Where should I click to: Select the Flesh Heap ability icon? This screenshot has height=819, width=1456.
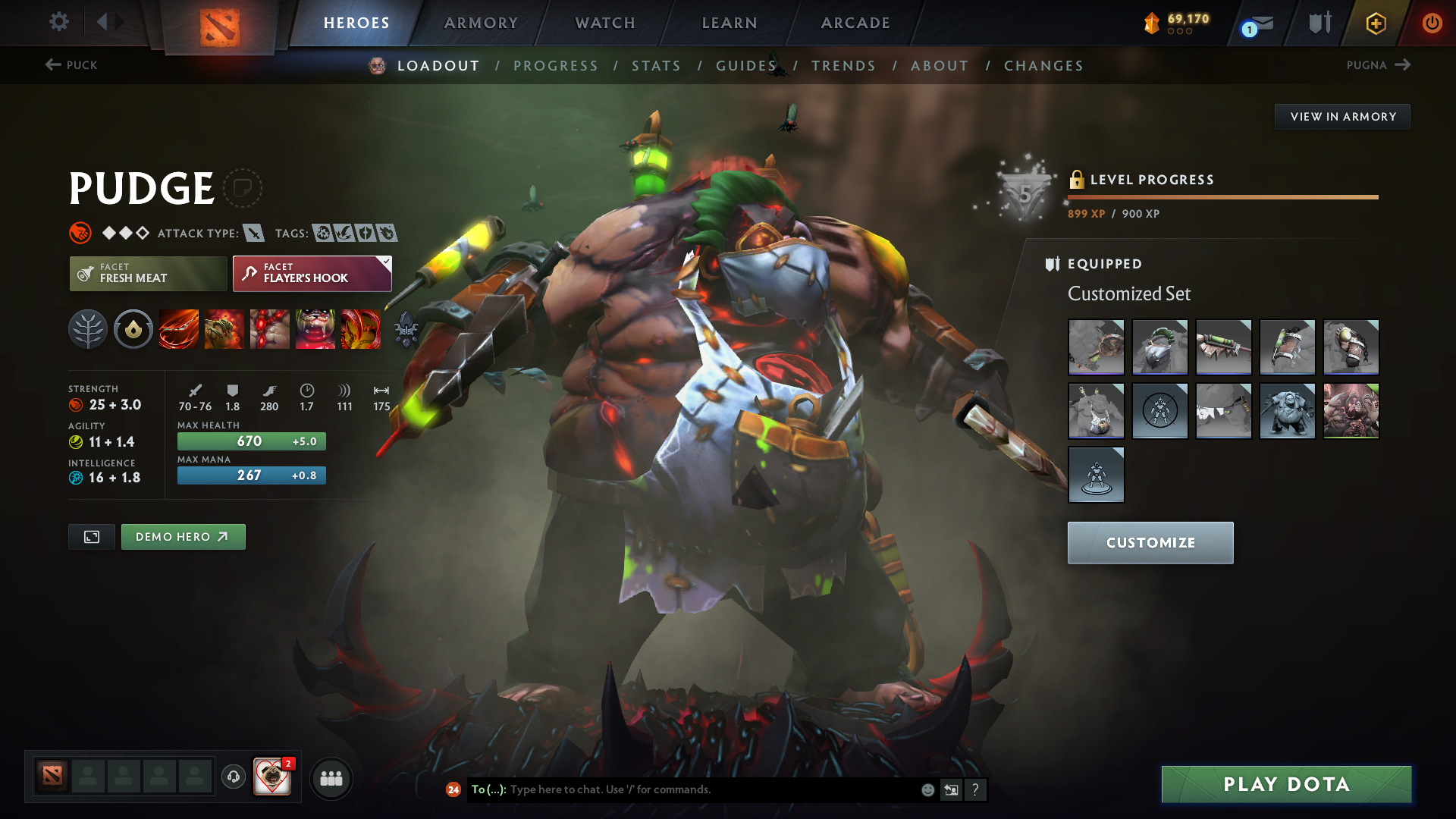269,329
